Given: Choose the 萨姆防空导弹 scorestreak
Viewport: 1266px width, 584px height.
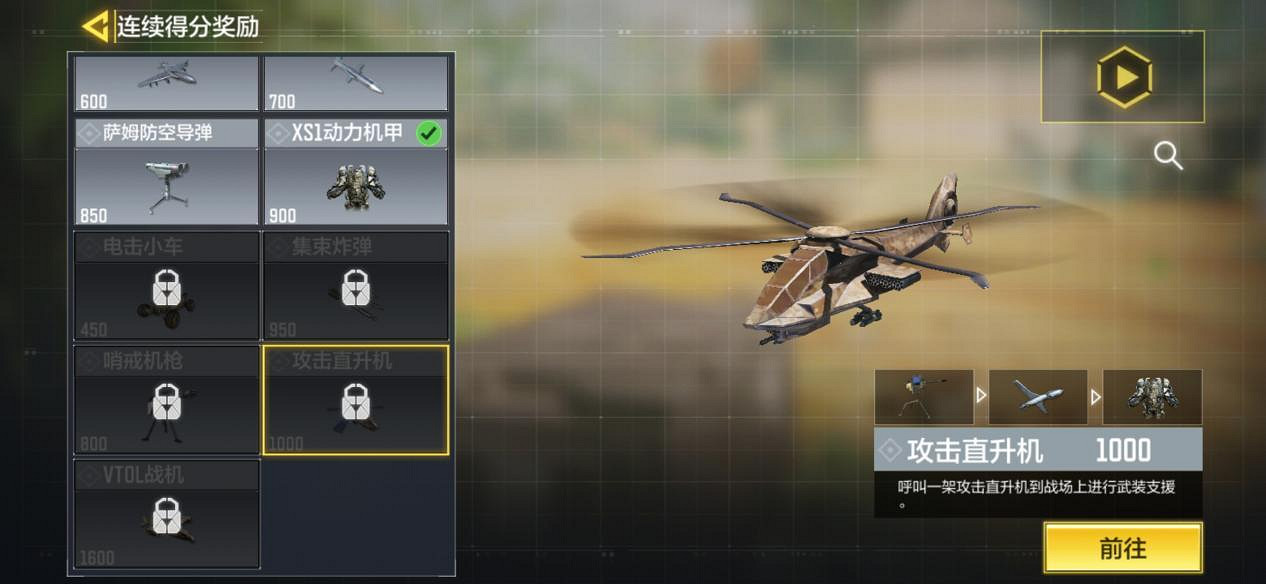Looking at the screenshot, I should [167, 172].
